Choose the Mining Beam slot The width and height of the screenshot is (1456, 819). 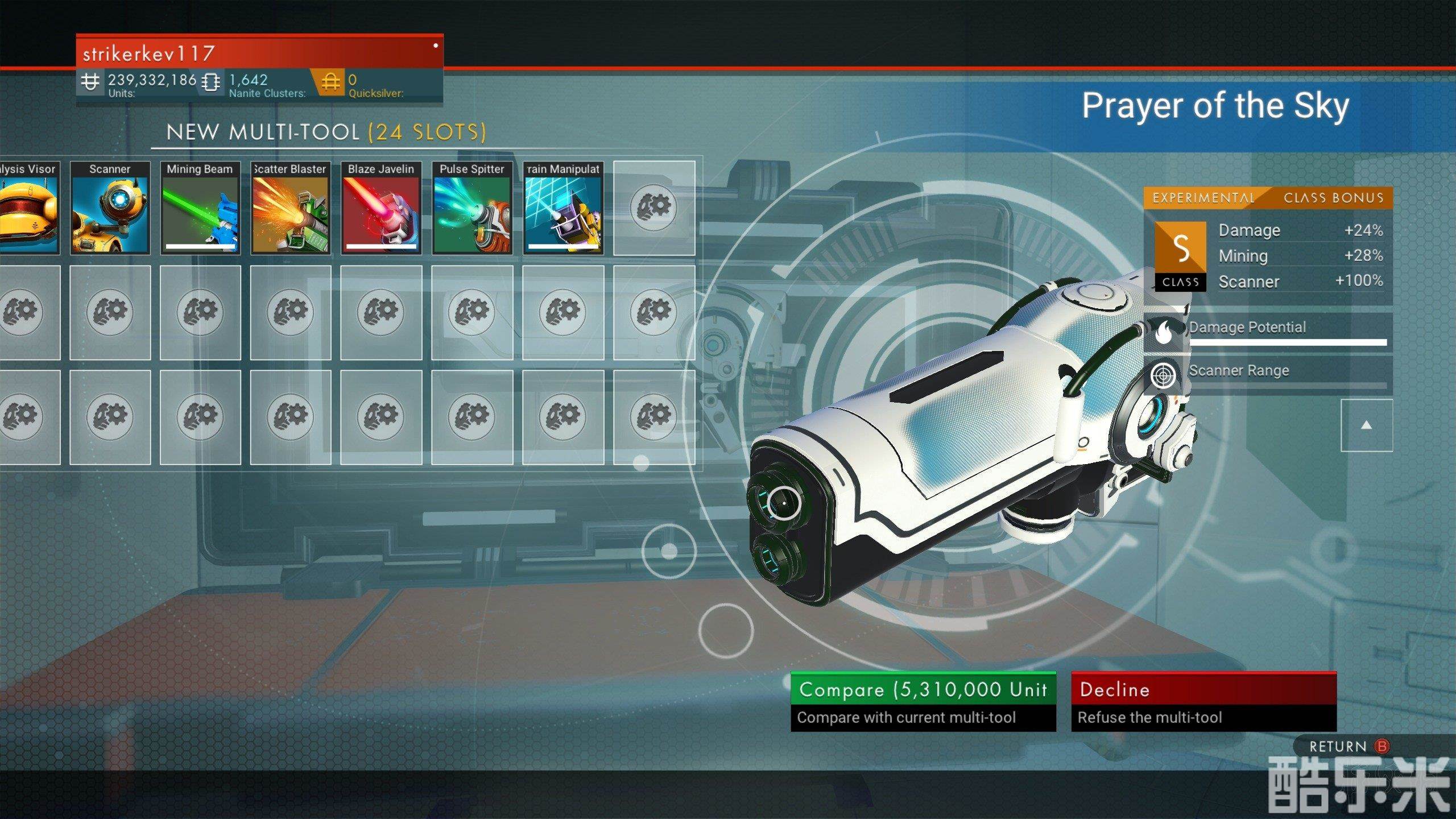coord(200,208)
